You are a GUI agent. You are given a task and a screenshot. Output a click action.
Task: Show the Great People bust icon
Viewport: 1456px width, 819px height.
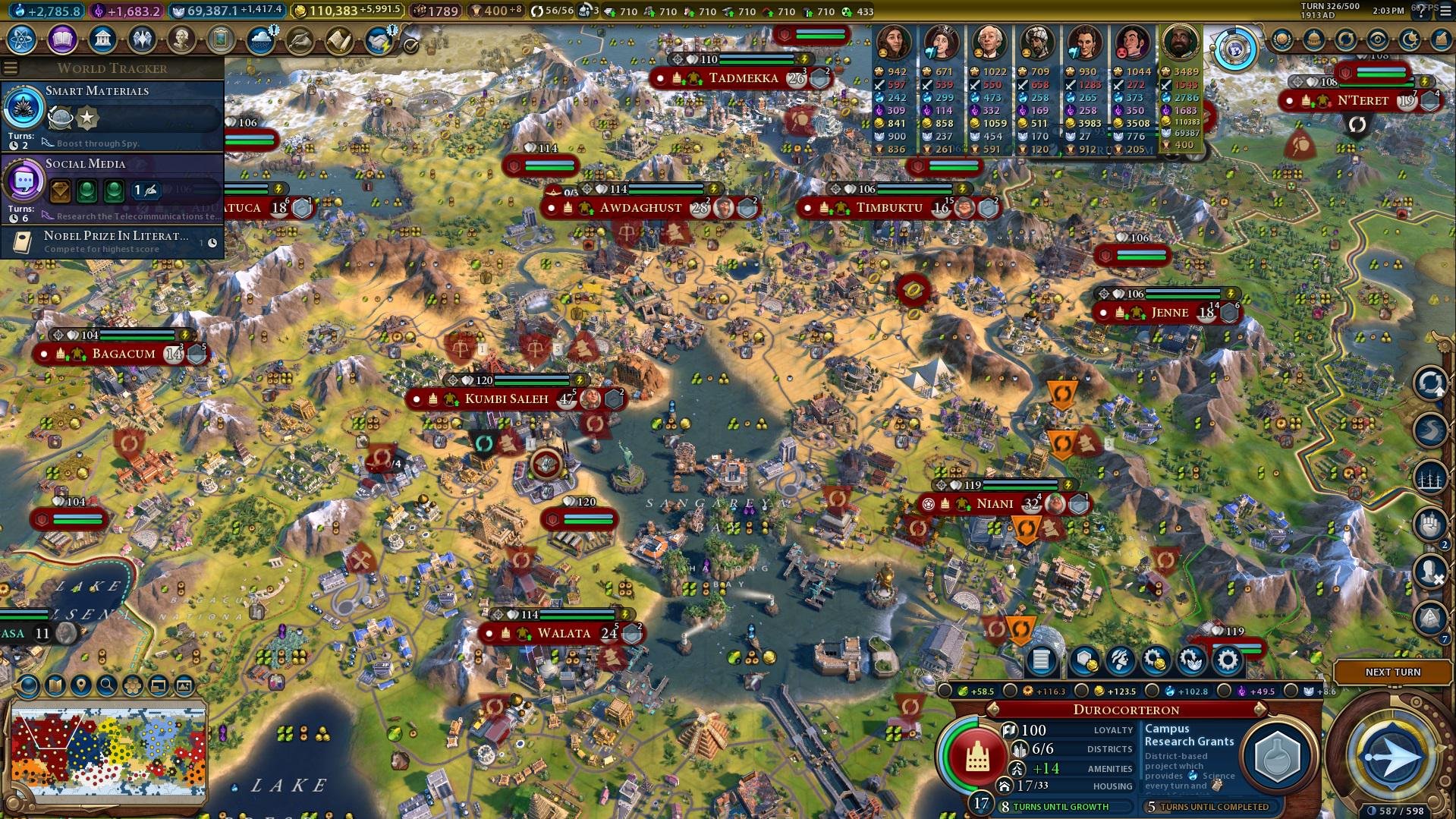(181, 39)
